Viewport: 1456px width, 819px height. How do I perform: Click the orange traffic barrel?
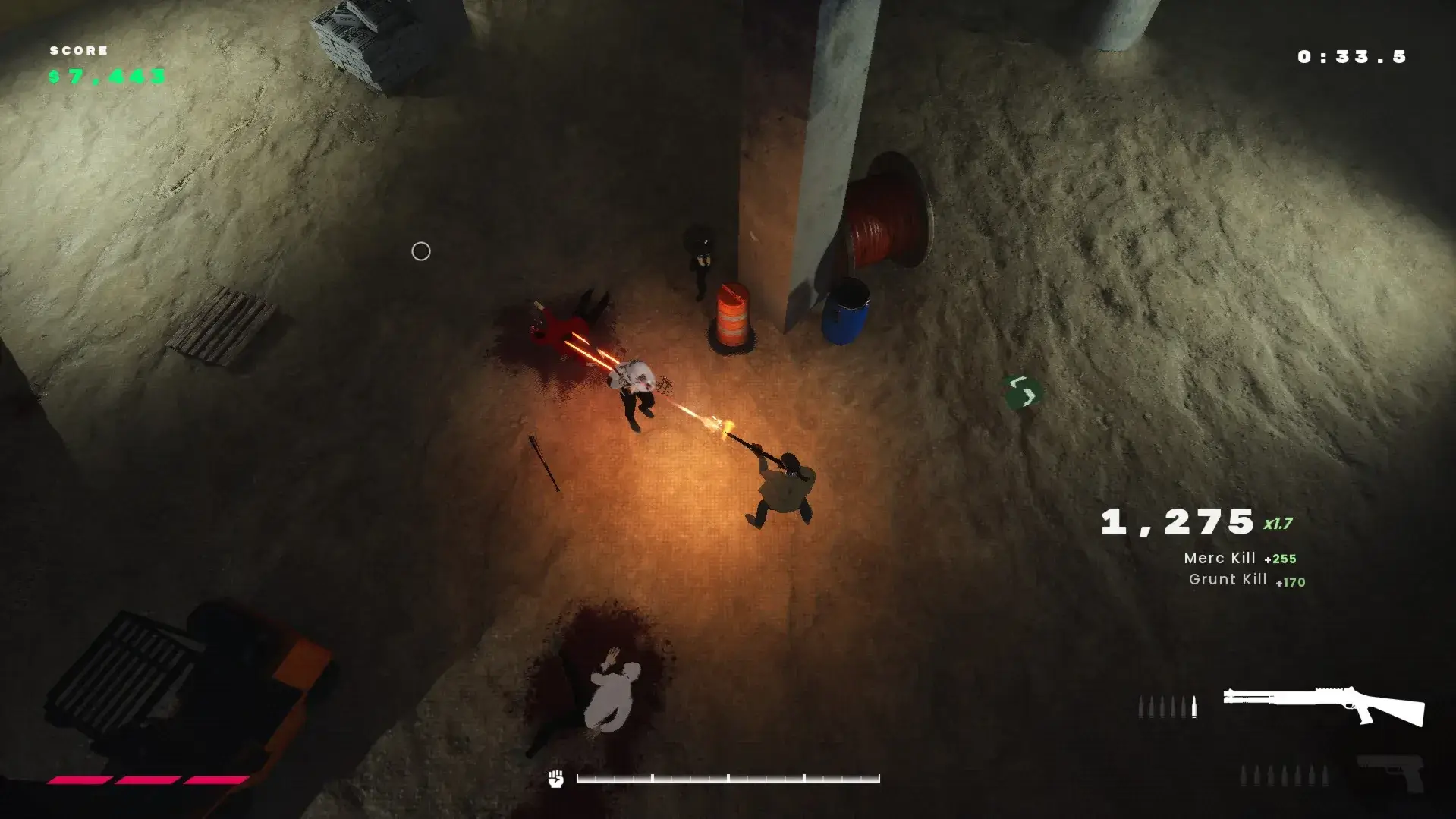732,317
